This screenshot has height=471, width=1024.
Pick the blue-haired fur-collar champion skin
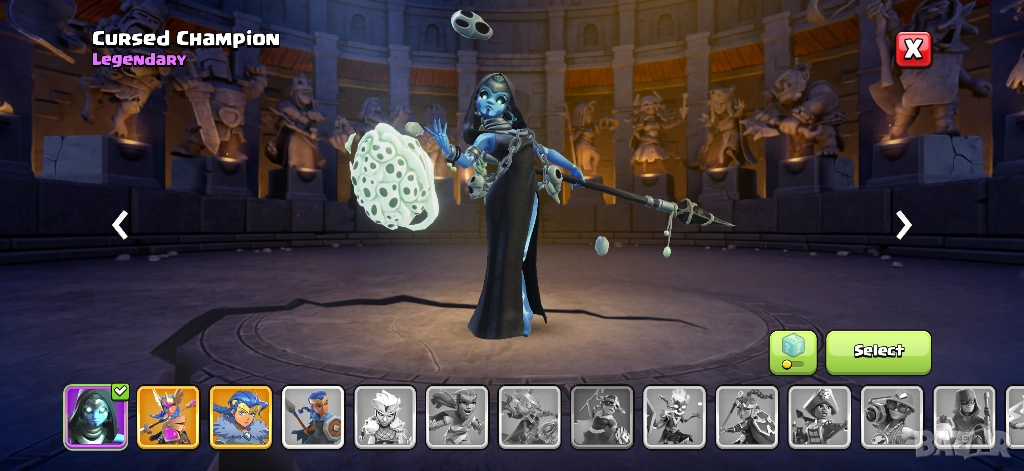[241, 416]
